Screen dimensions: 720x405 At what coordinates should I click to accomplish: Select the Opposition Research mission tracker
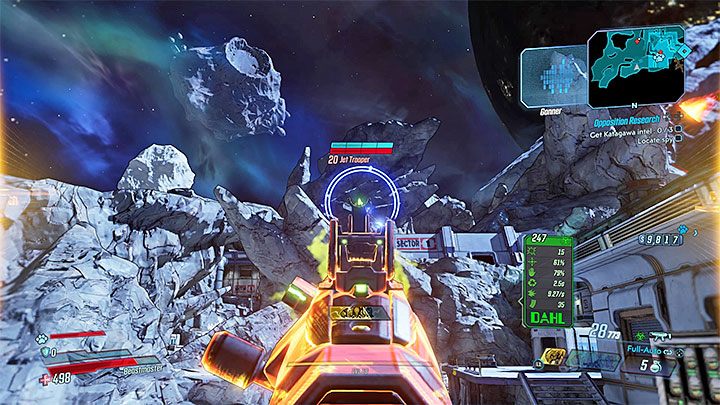[x=626, y=118]
